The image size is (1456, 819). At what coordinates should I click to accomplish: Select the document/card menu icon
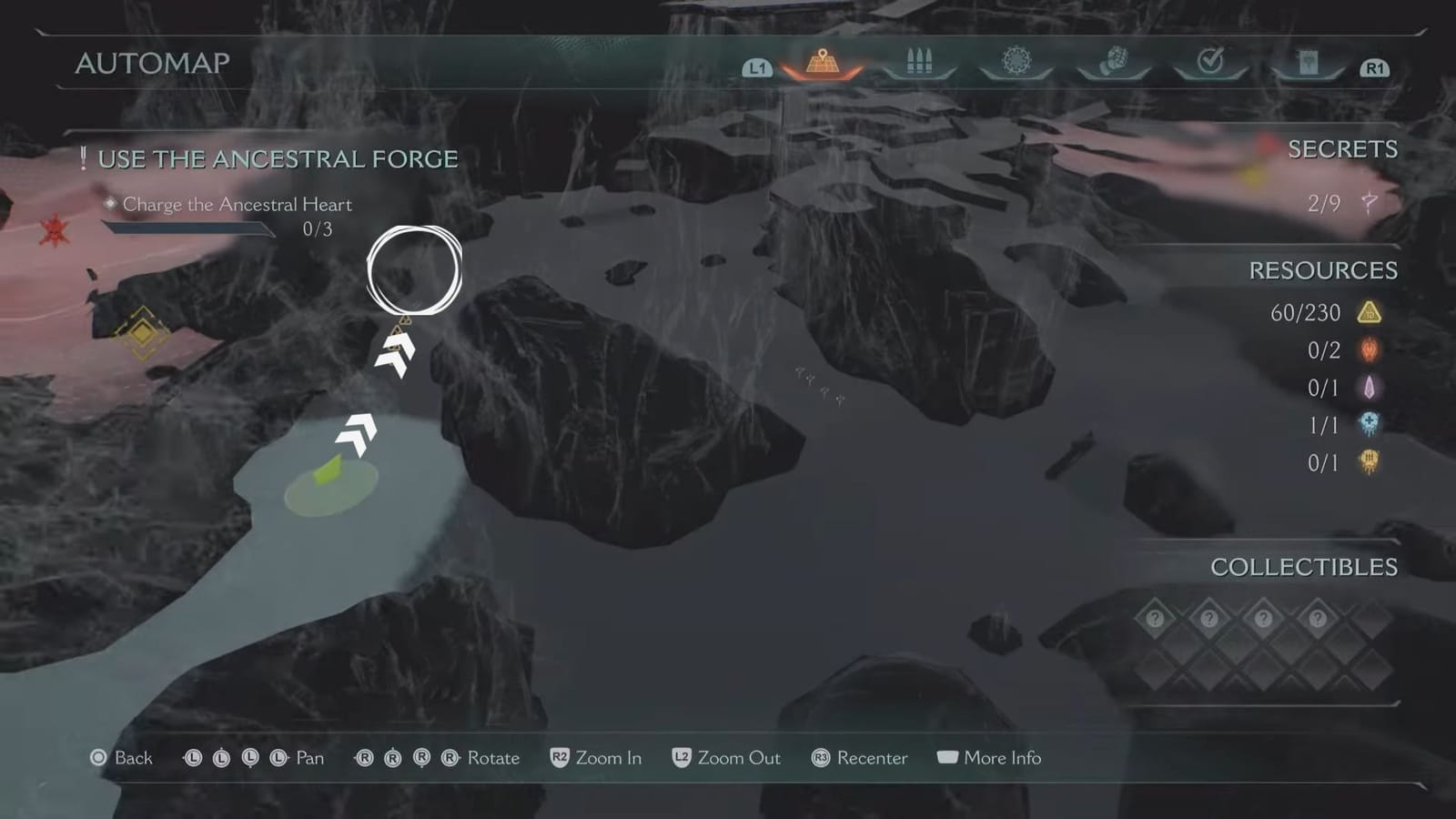pyautogui.click(x=1307, y=62)
